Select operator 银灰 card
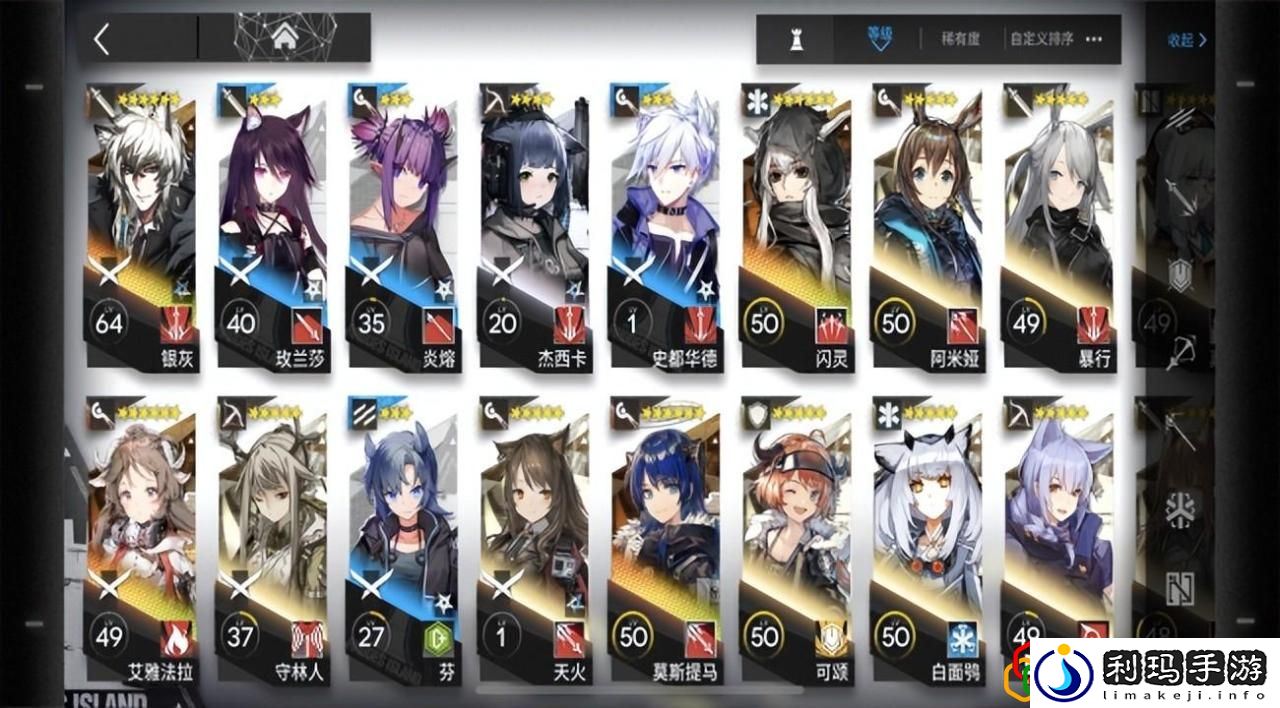1280x708 pixels. 141,230
